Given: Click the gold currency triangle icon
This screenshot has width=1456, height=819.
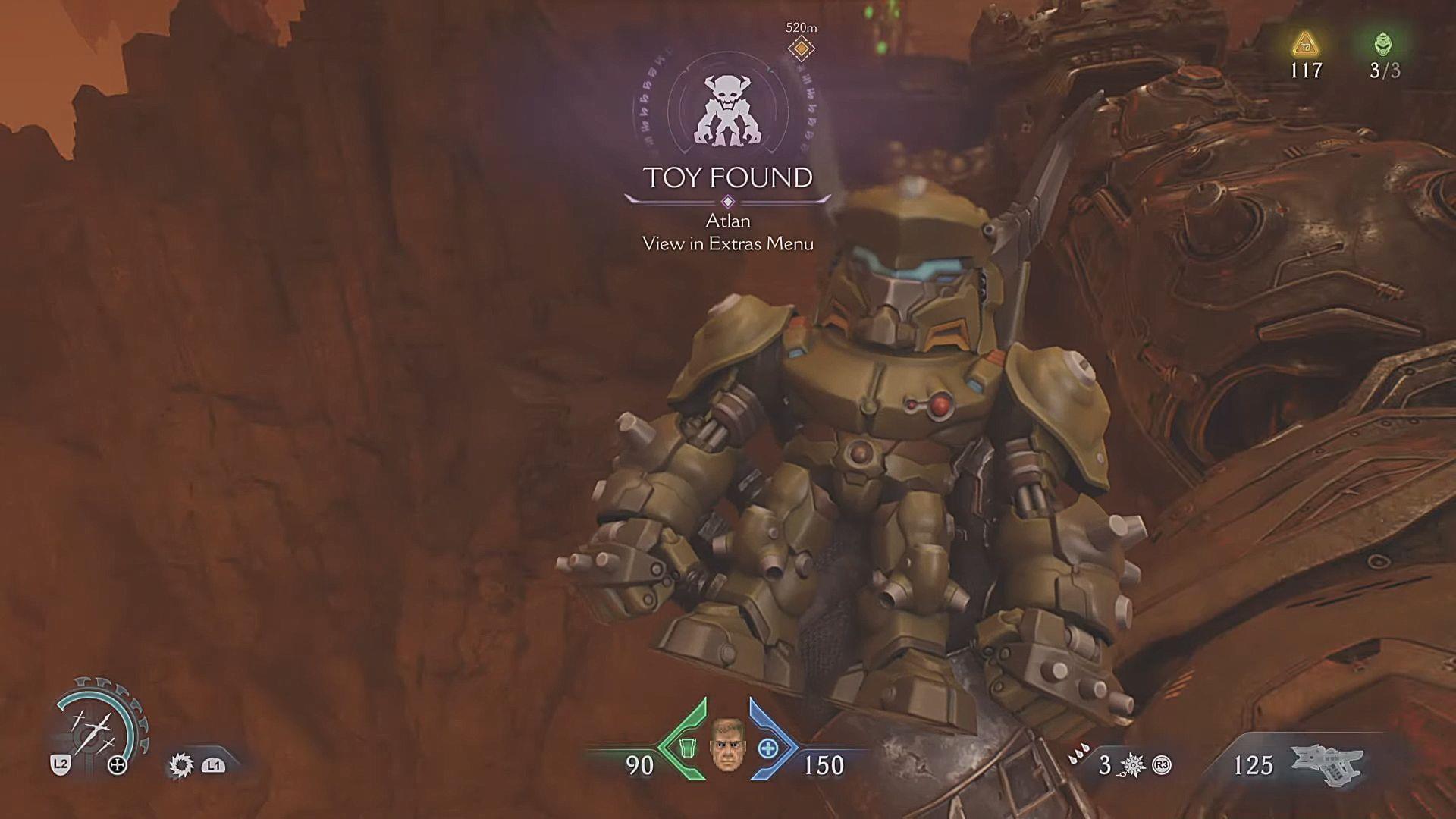Looking at the screenshot, I should (x=1306, y=44).
